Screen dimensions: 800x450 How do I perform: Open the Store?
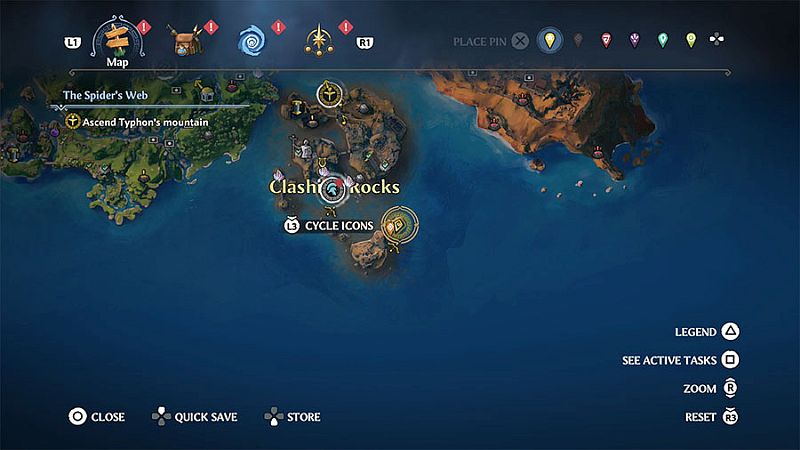(x=292, y=417)
